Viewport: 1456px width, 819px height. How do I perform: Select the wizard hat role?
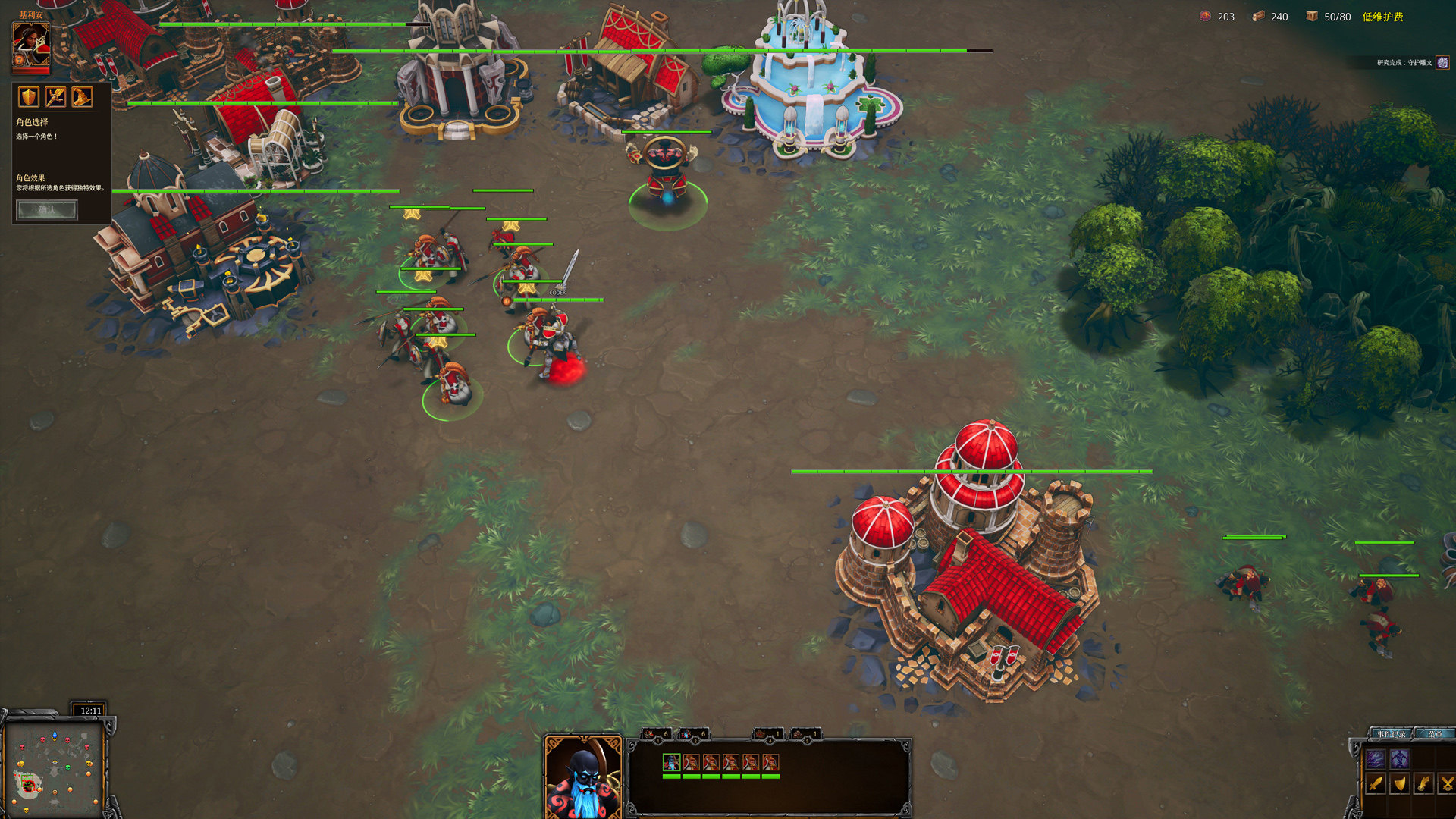coord(82,97)
